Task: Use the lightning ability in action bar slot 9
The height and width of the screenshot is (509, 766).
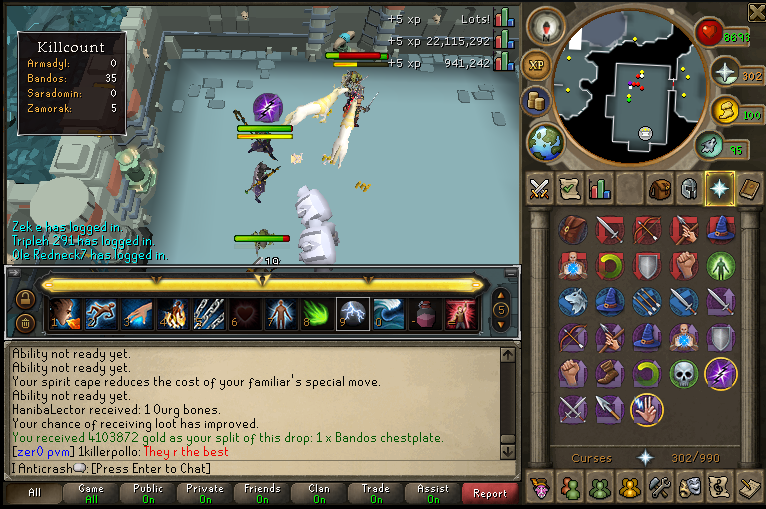Action: pyautogui.click(x=353, y=314)
